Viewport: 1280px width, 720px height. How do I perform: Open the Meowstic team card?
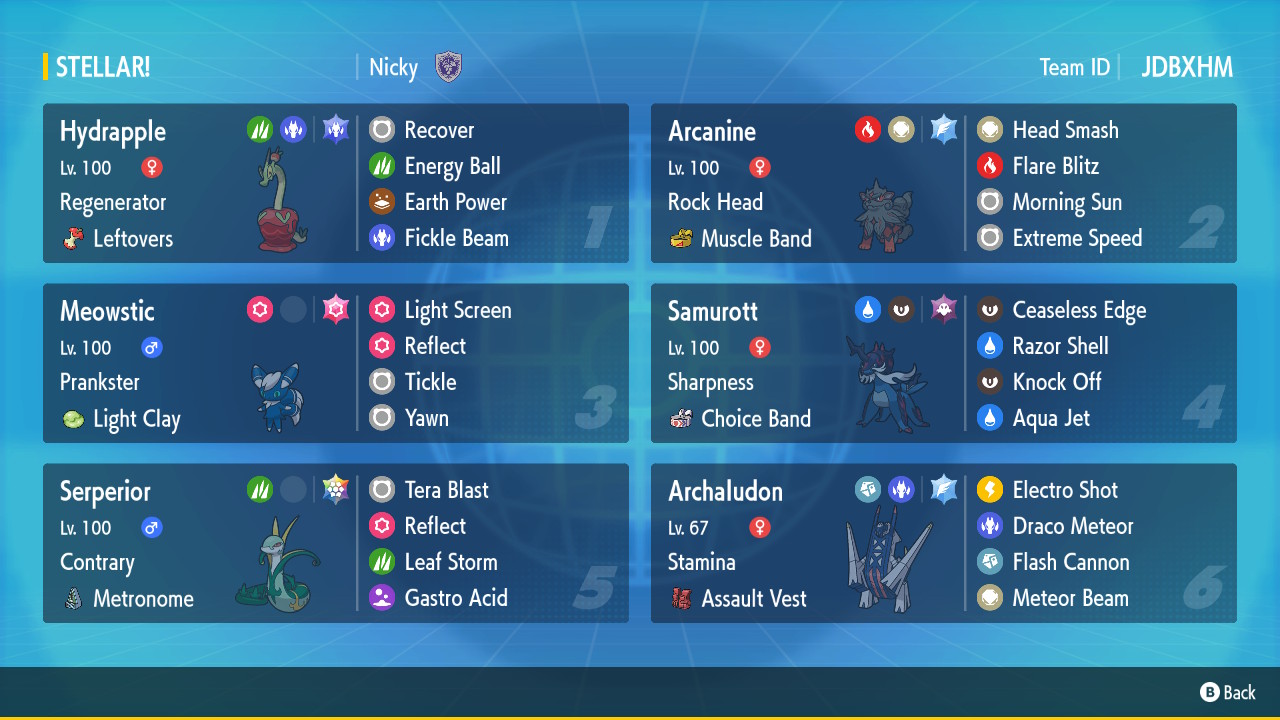[x=335, y=364]
